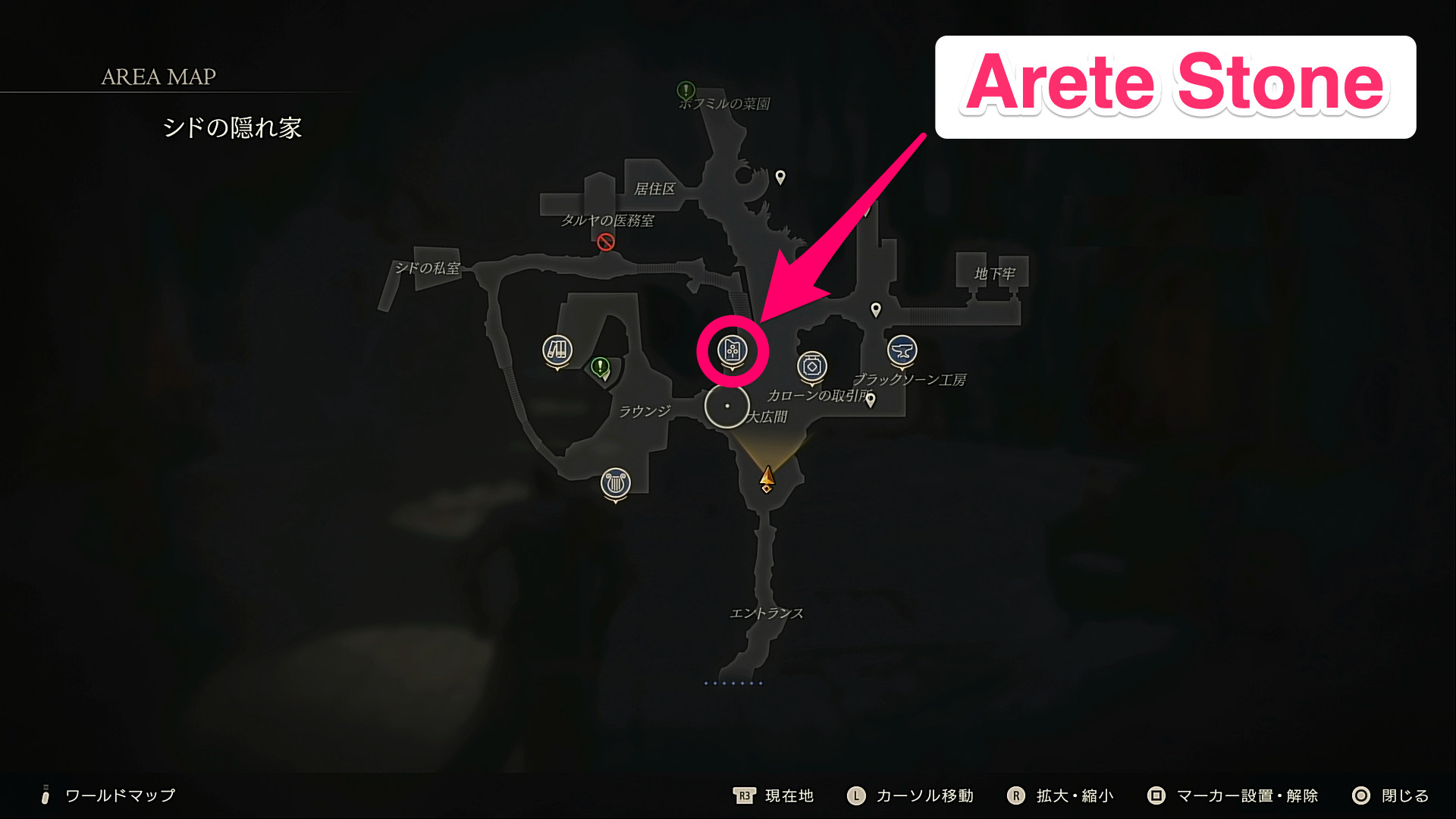
Task: Click the current location circle at 大広間
Action: point(726,406)
